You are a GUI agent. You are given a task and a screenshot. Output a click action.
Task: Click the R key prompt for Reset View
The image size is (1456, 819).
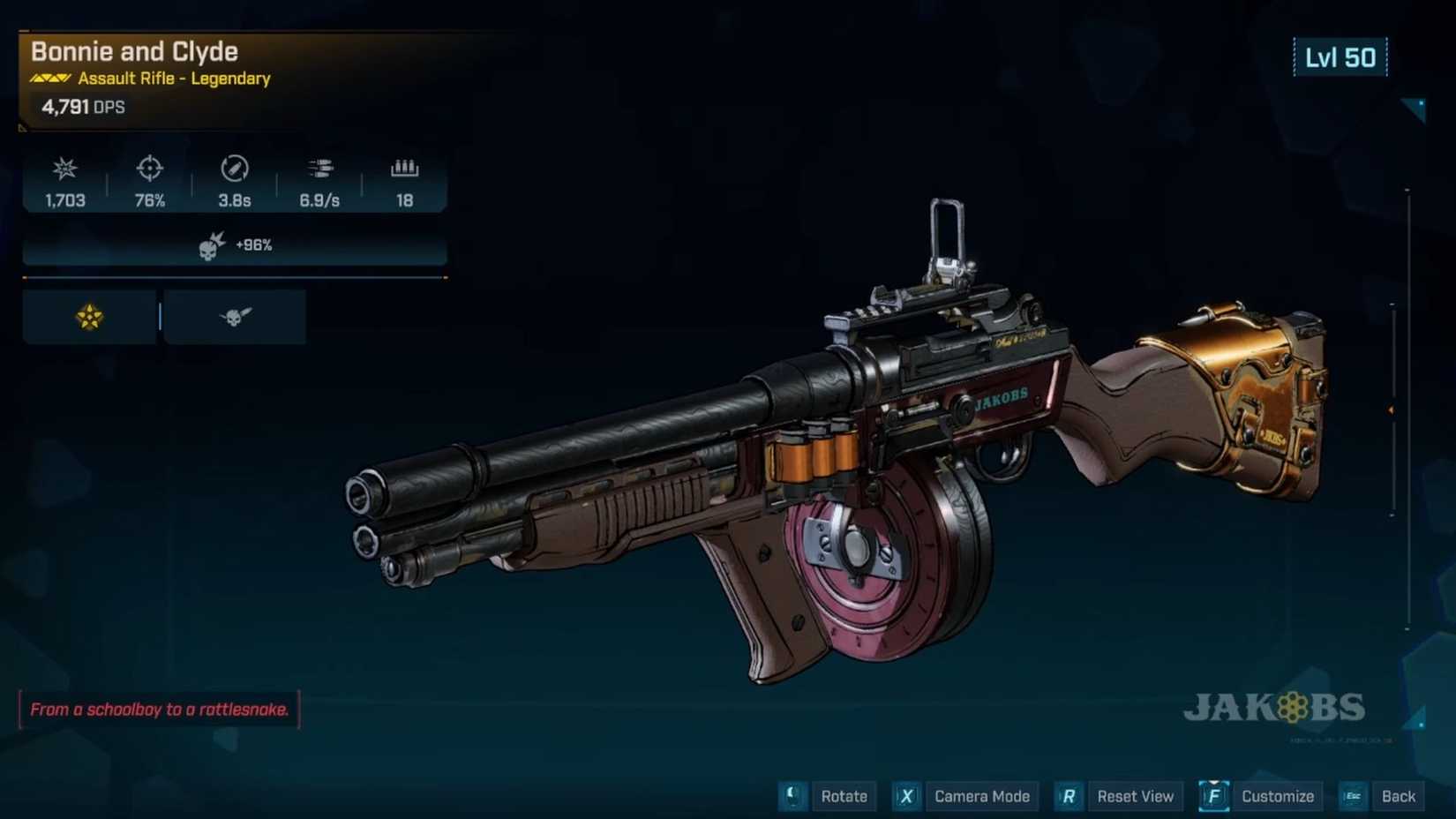click(1068, 796)
